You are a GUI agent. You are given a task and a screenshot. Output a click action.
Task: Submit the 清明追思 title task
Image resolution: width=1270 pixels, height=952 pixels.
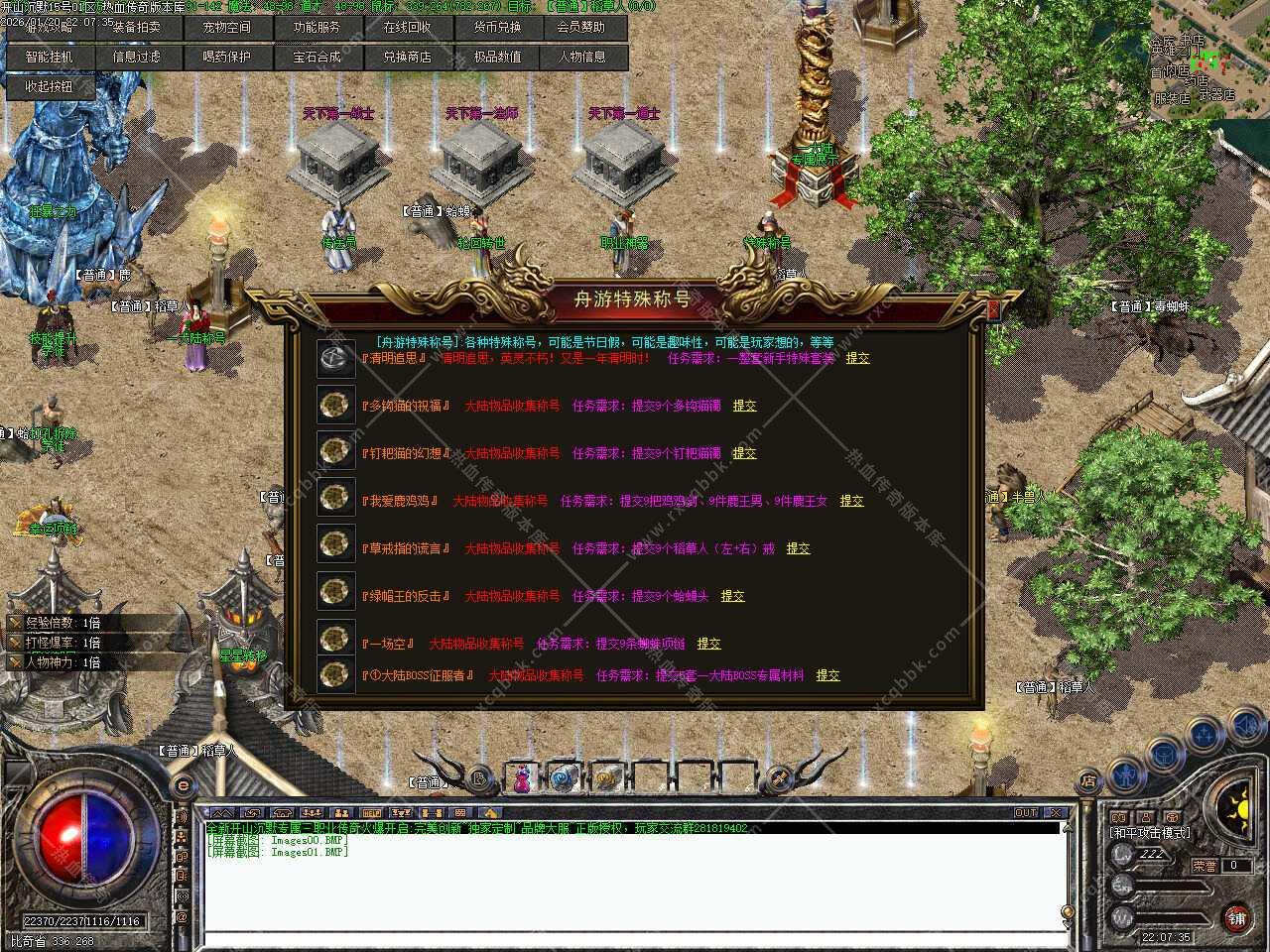[x=857, y=358]
